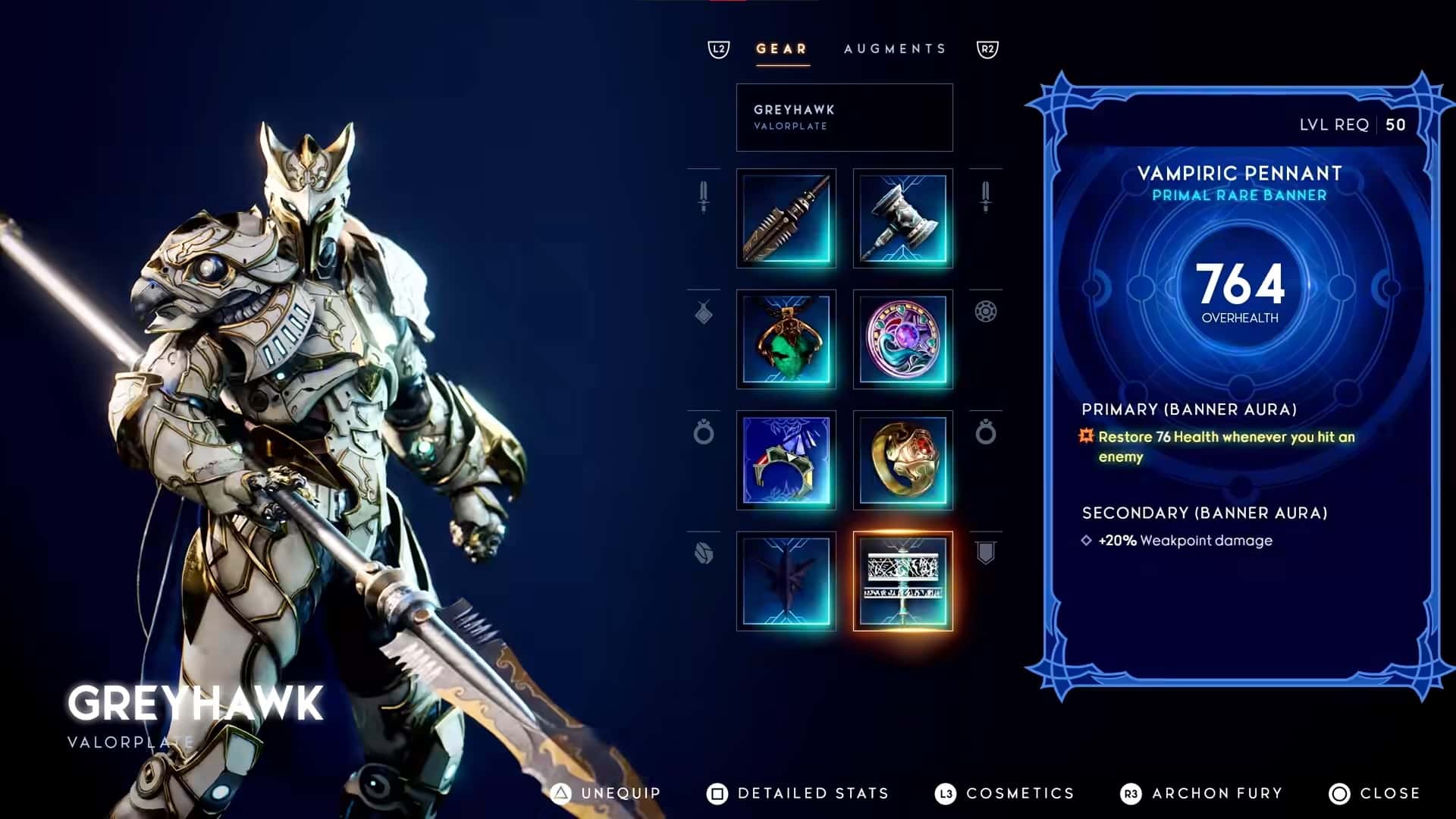Select the green spiked ring slot
1456x819 pixels.
tap(786, 460)
